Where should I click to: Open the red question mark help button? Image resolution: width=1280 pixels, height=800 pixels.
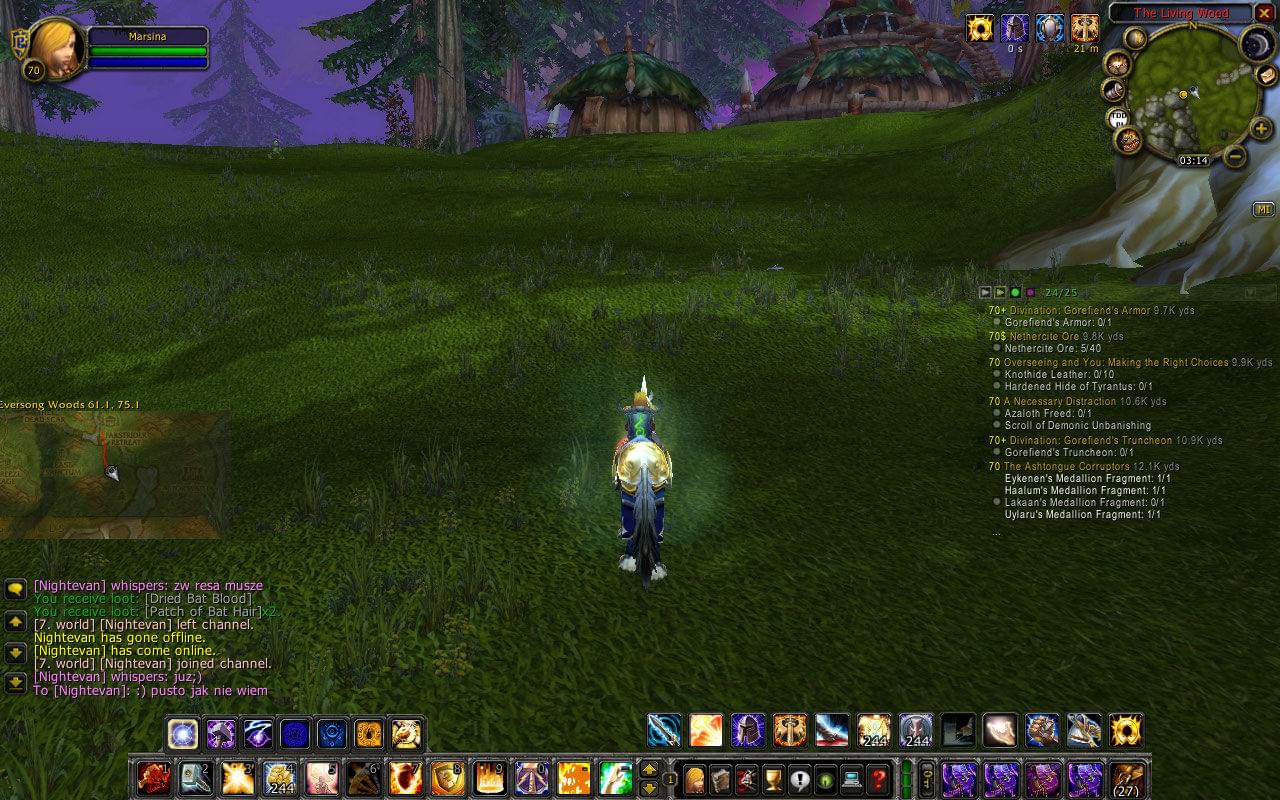[878, 779]
